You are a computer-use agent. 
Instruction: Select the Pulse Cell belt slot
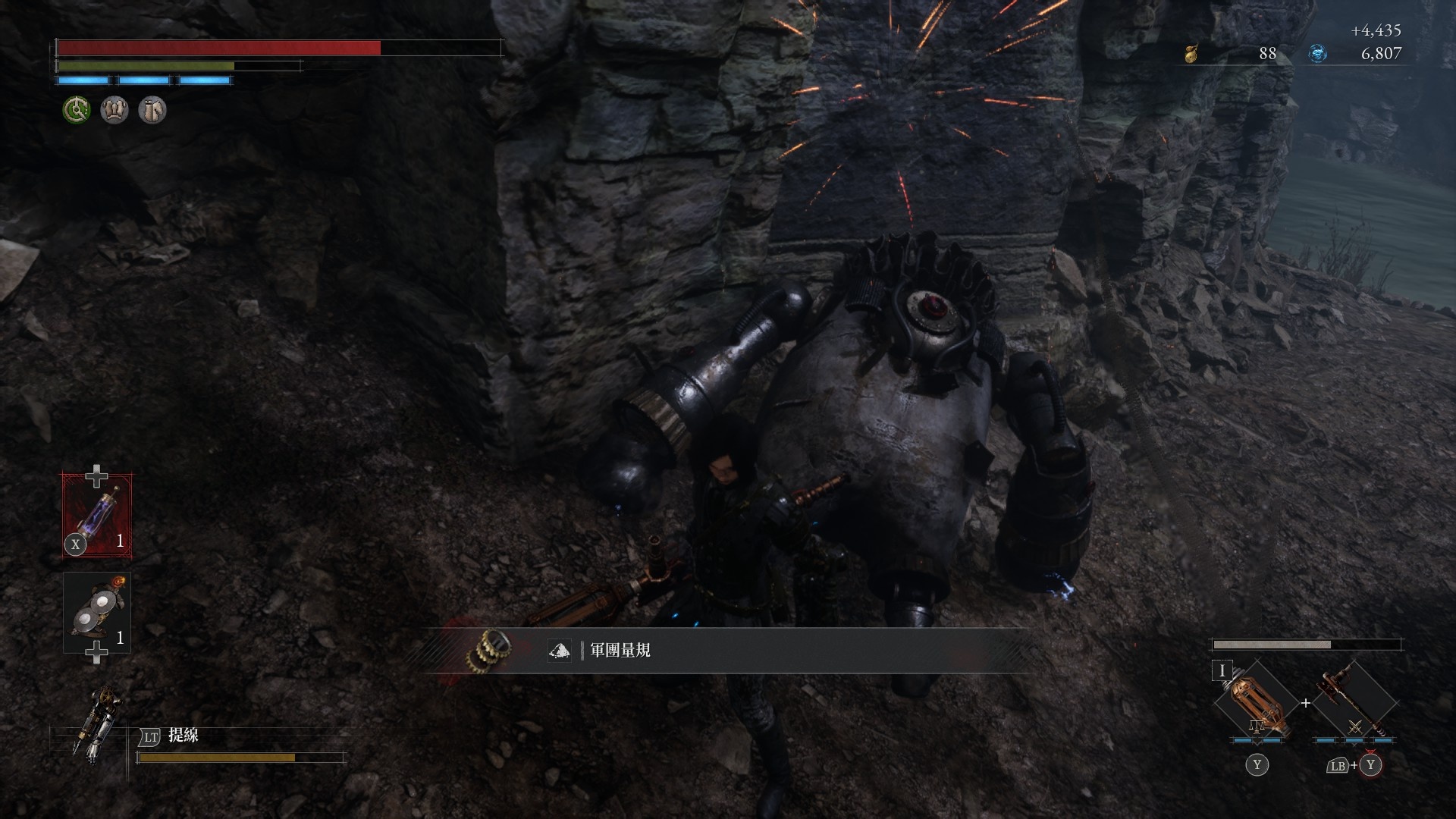pos(97,515)
